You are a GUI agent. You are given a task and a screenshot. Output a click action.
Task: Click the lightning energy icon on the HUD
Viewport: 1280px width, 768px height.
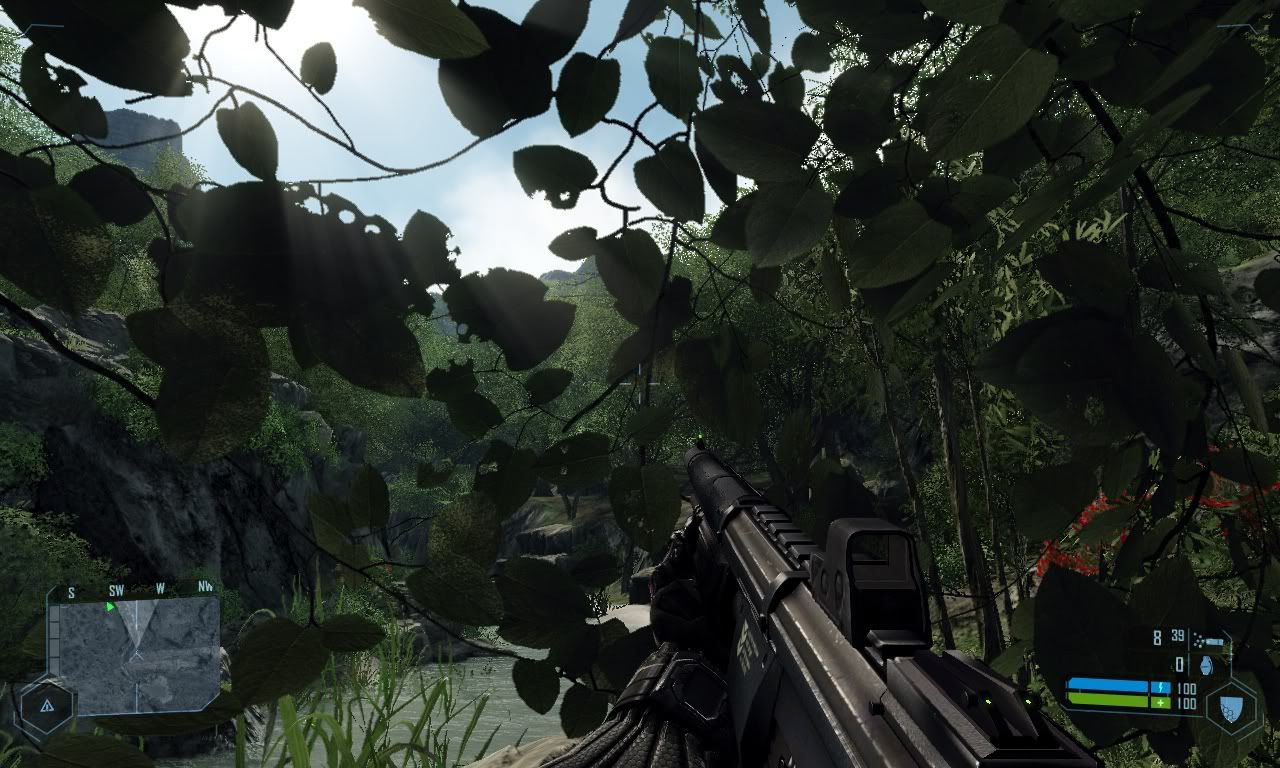(x=1160, y=686)
